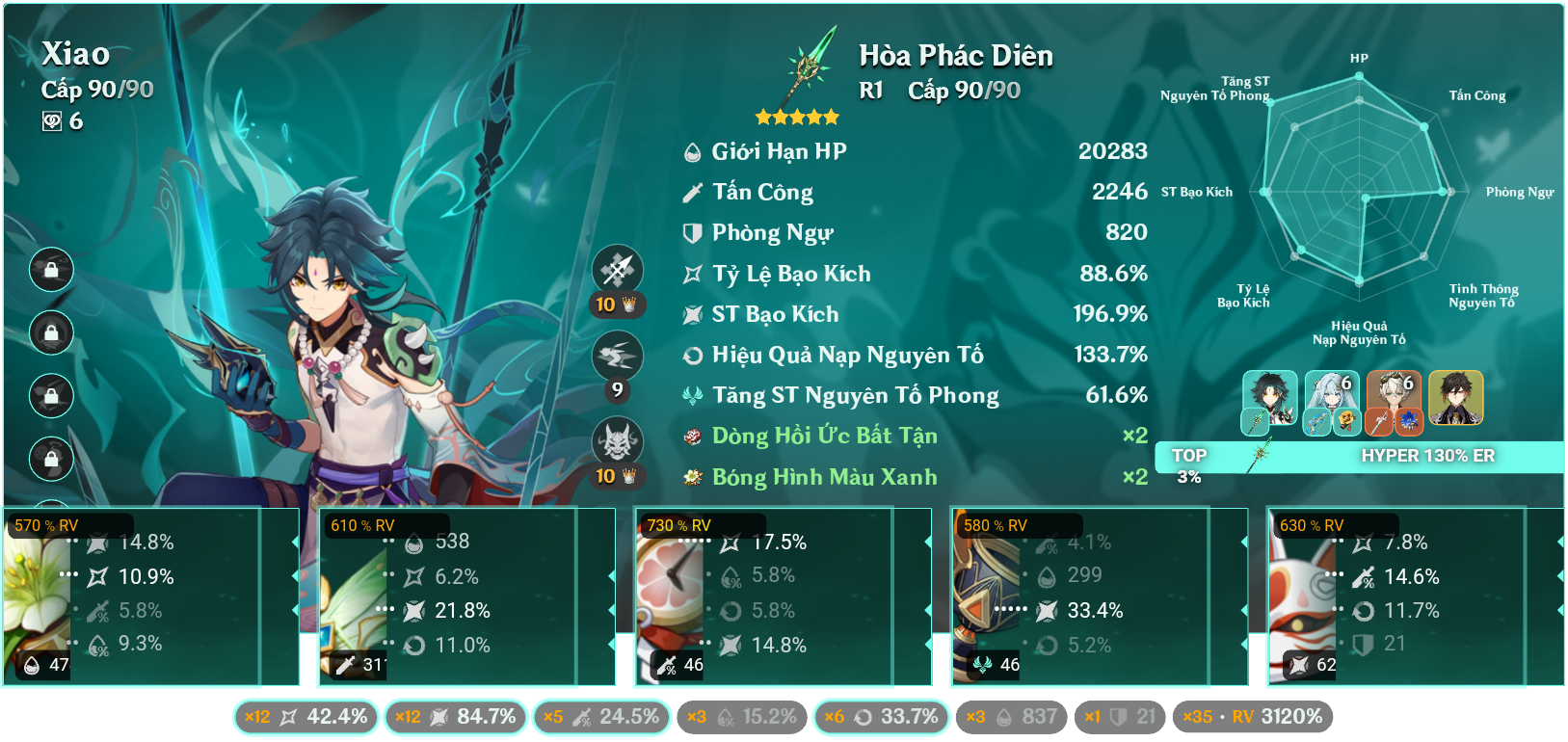
Task: Toggle the bottom lock icon in the sidebar
Action: [50, 460]
